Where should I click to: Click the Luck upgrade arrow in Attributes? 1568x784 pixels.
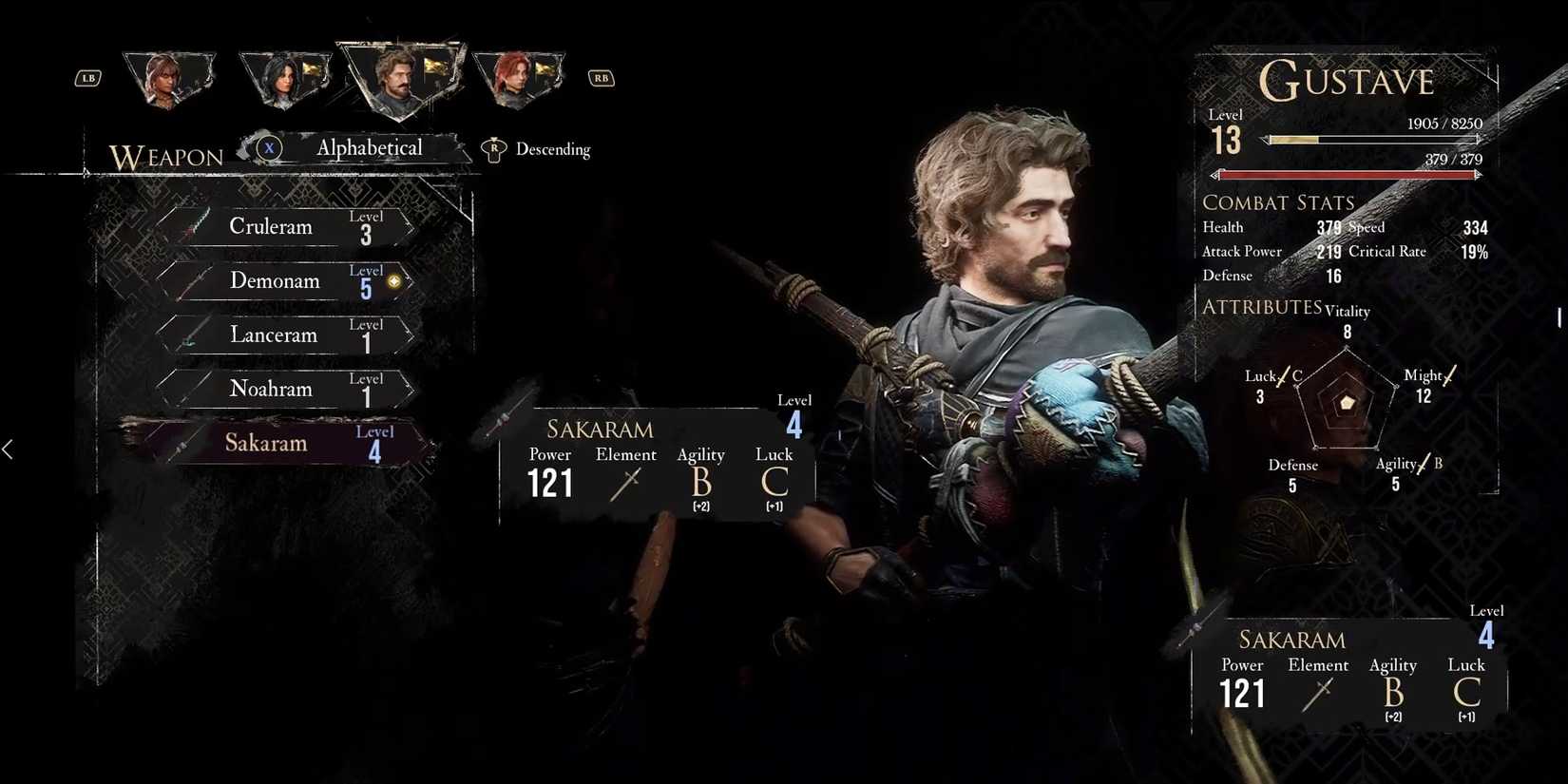click(x=1283, y=375)
